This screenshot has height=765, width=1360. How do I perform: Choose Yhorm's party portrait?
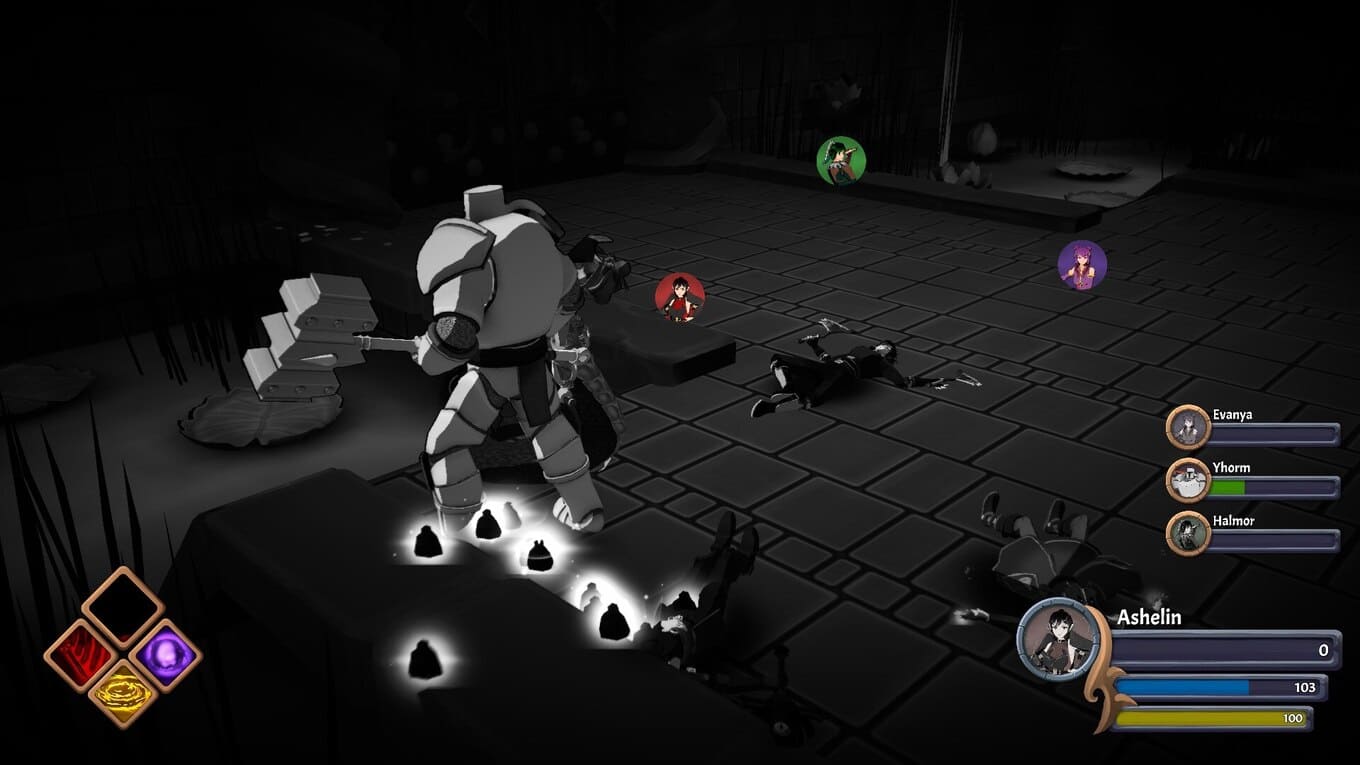pos(1189,480)
